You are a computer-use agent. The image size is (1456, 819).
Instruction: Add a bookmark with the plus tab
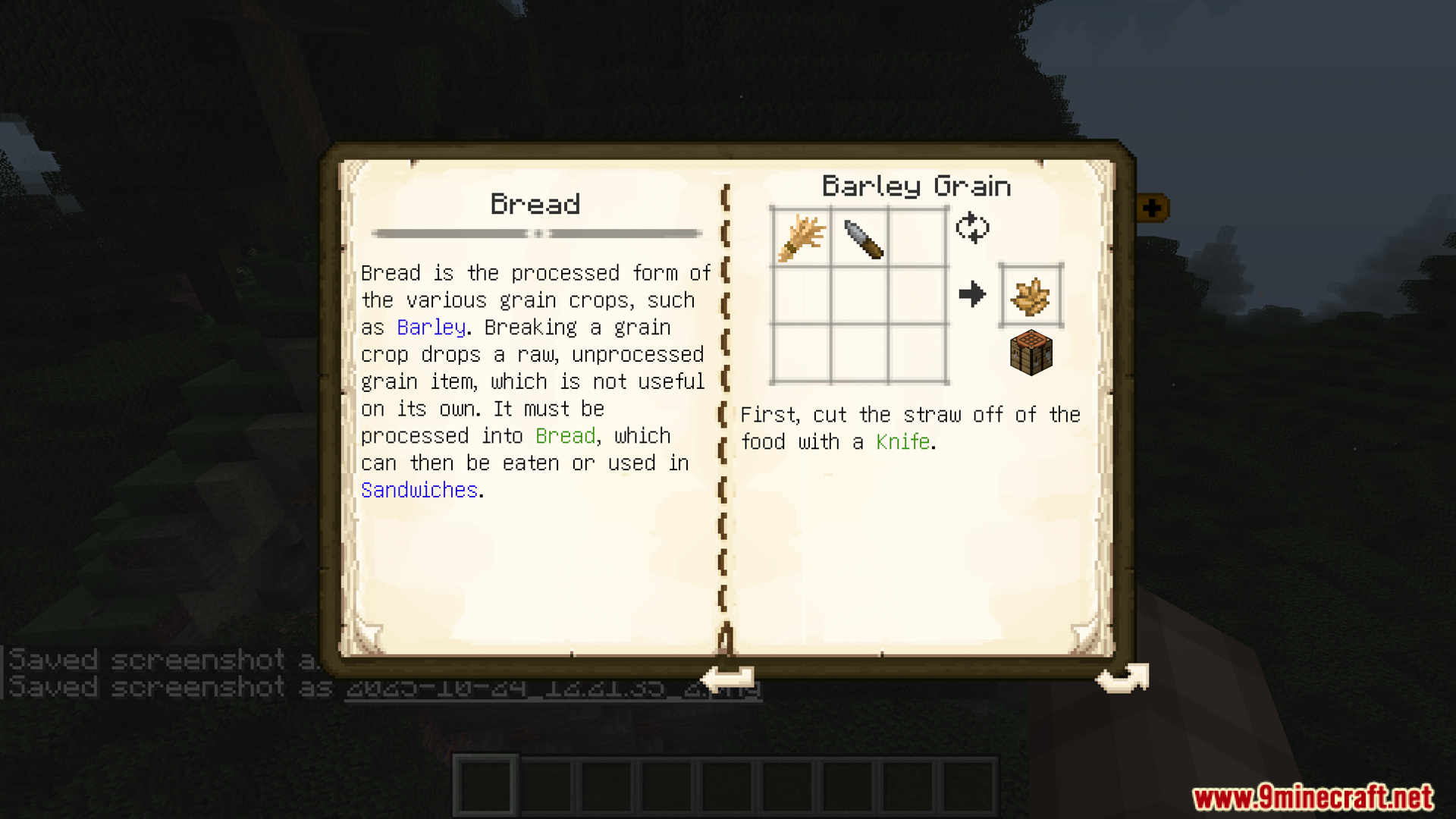tap(1152, 208)
